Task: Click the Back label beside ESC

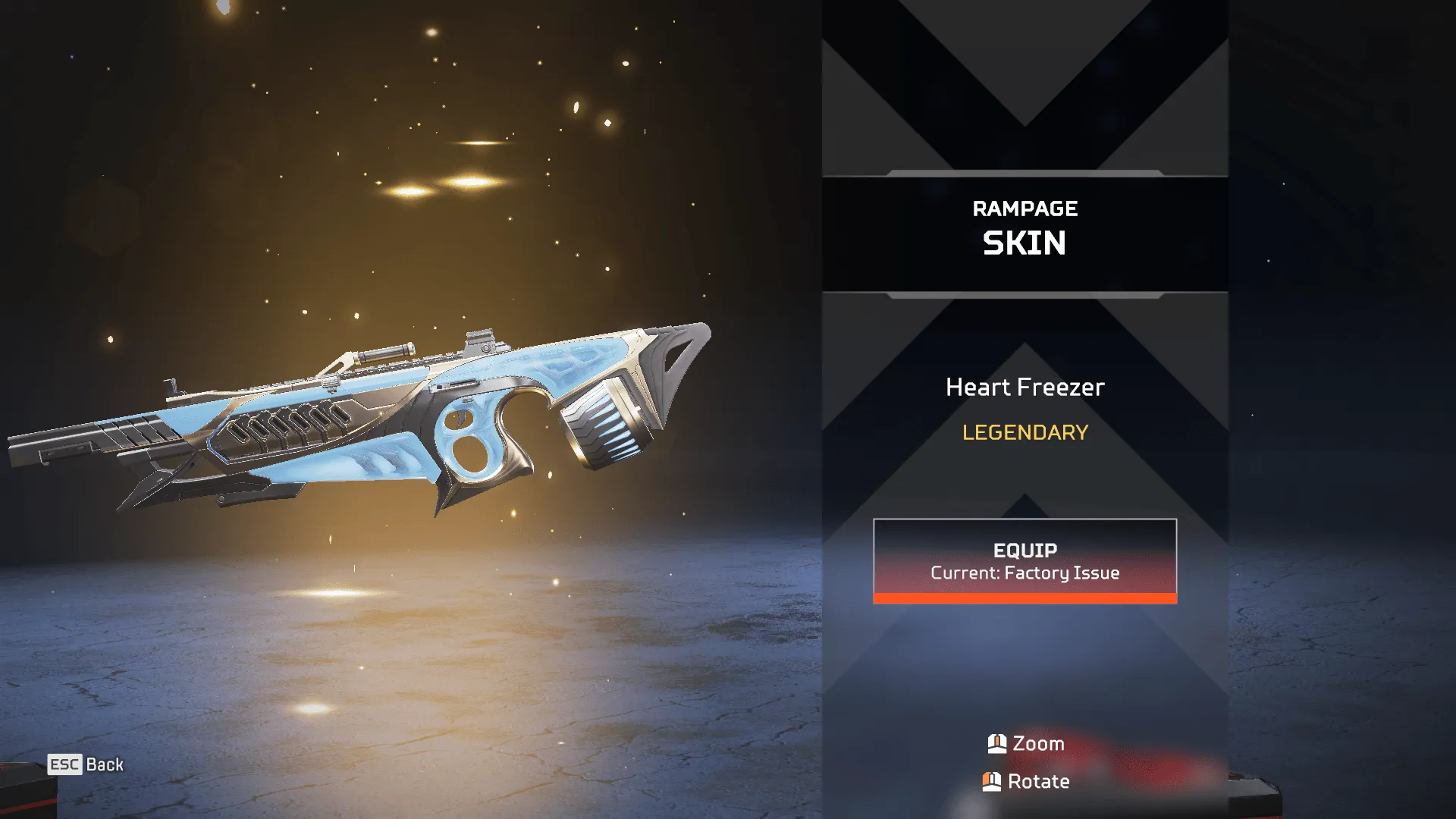Action: 105,764
